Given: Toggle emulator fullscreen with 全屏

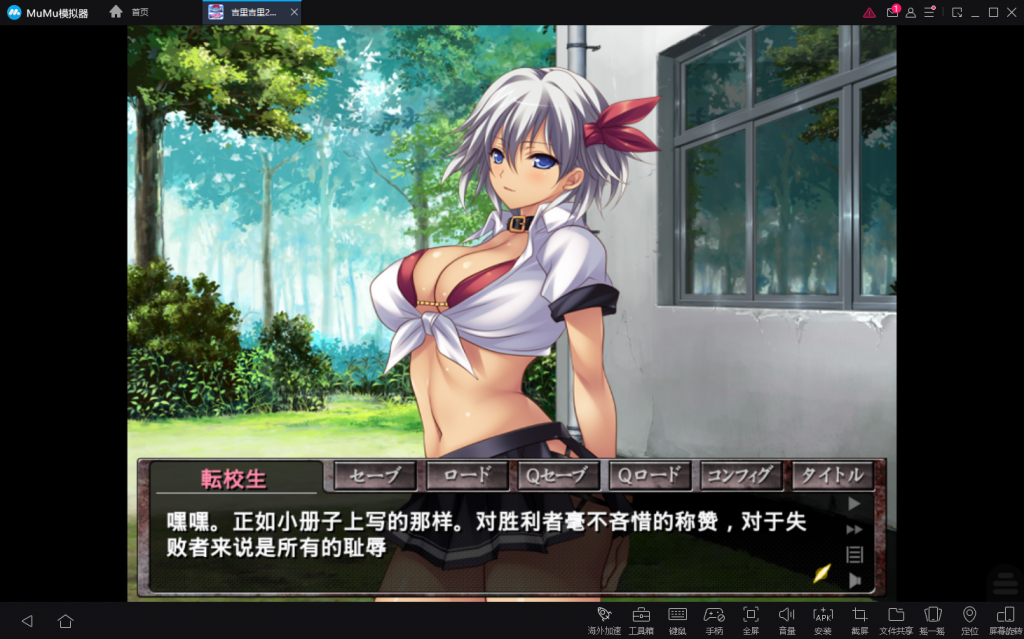Looking at the screenshot, I should pos(751,619).
